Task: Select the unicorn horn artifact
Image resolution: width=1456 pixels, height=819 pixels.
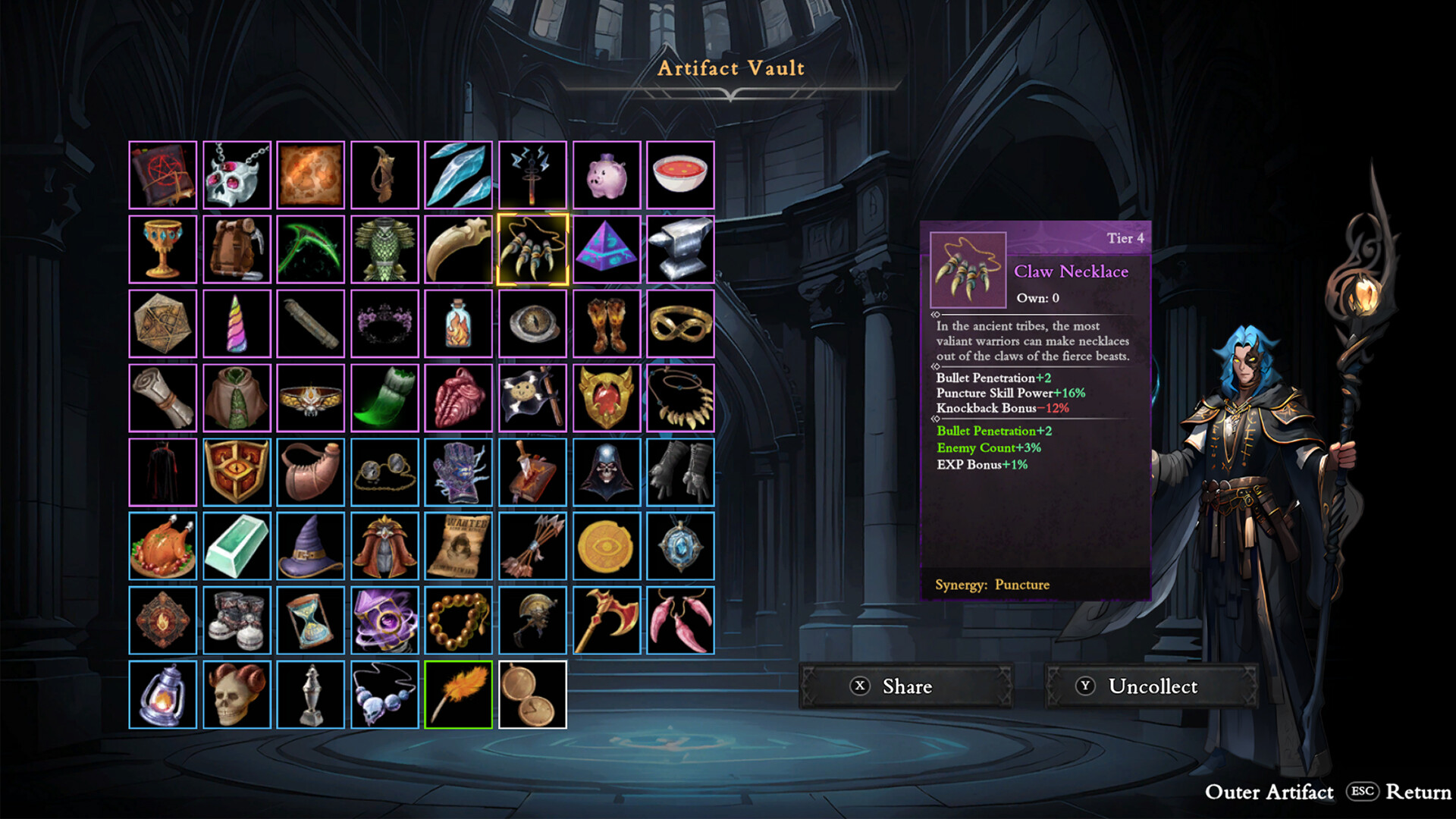Action: pos(236,322)
